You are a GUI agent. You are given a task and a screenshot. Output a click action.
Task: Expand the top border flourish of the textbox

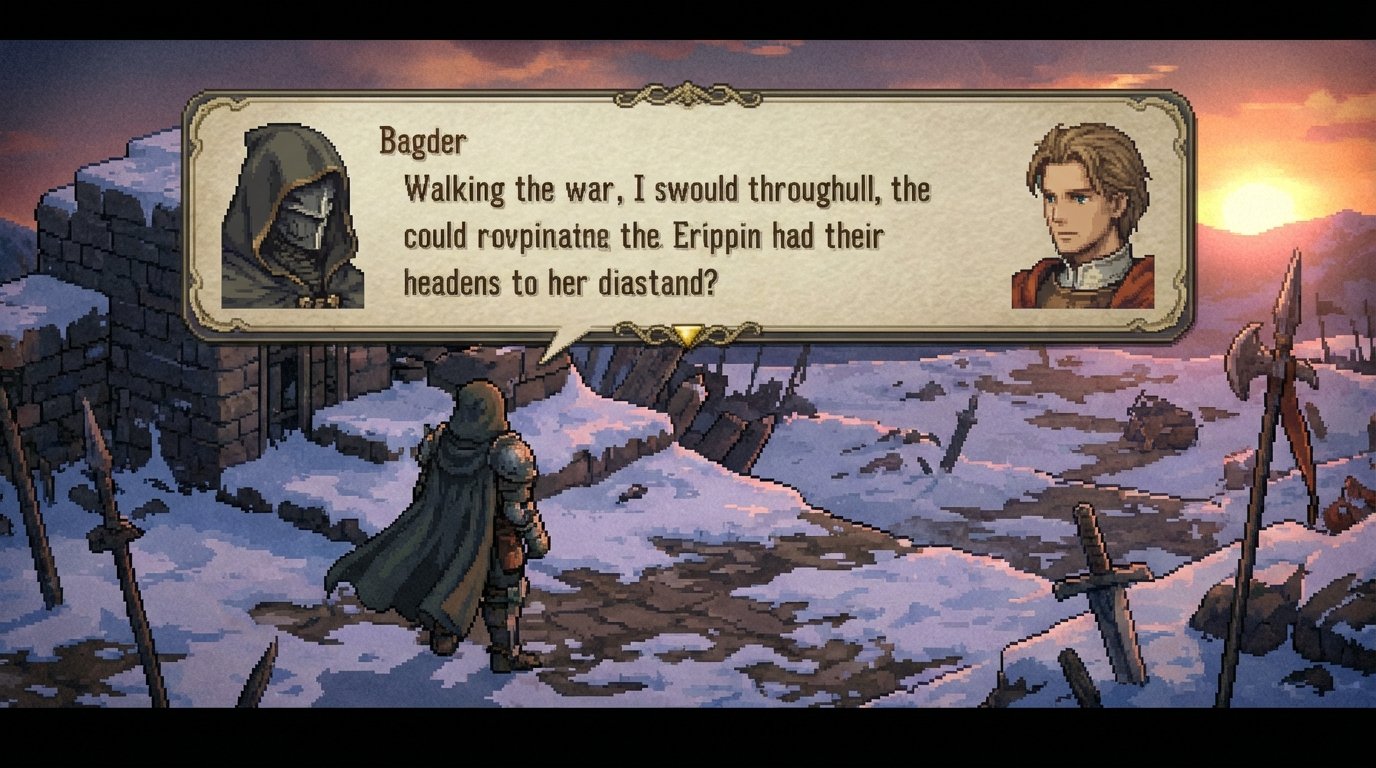tap(686, 95)
